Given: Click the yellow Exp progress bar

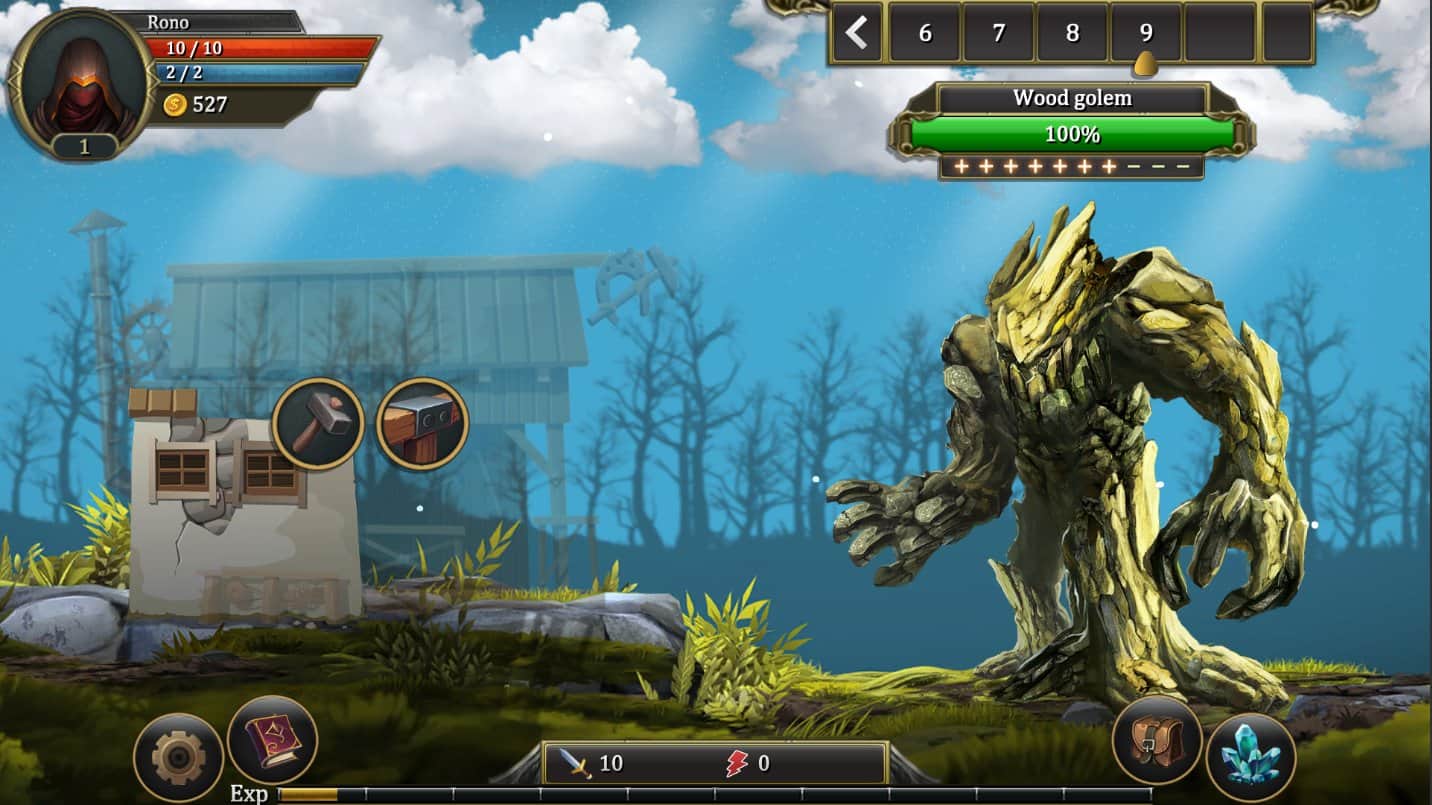Looking at the screenshot, I should tap(307, 795).
